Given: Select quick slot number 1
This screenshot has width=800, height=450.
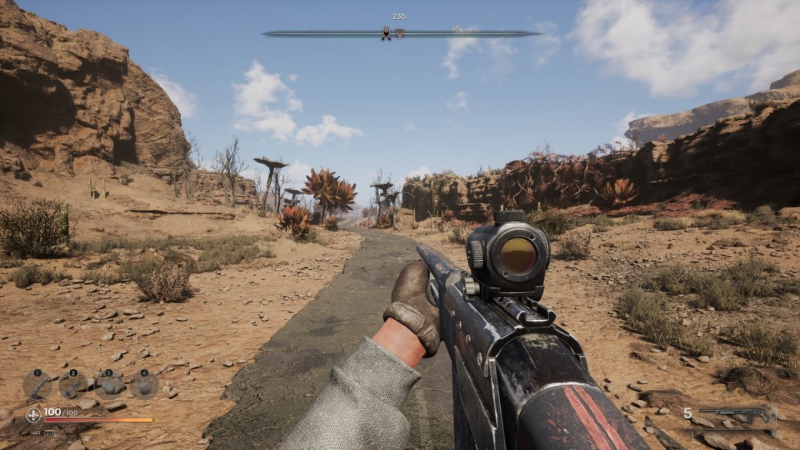Looking at the screenshot, I should [38, 383].
